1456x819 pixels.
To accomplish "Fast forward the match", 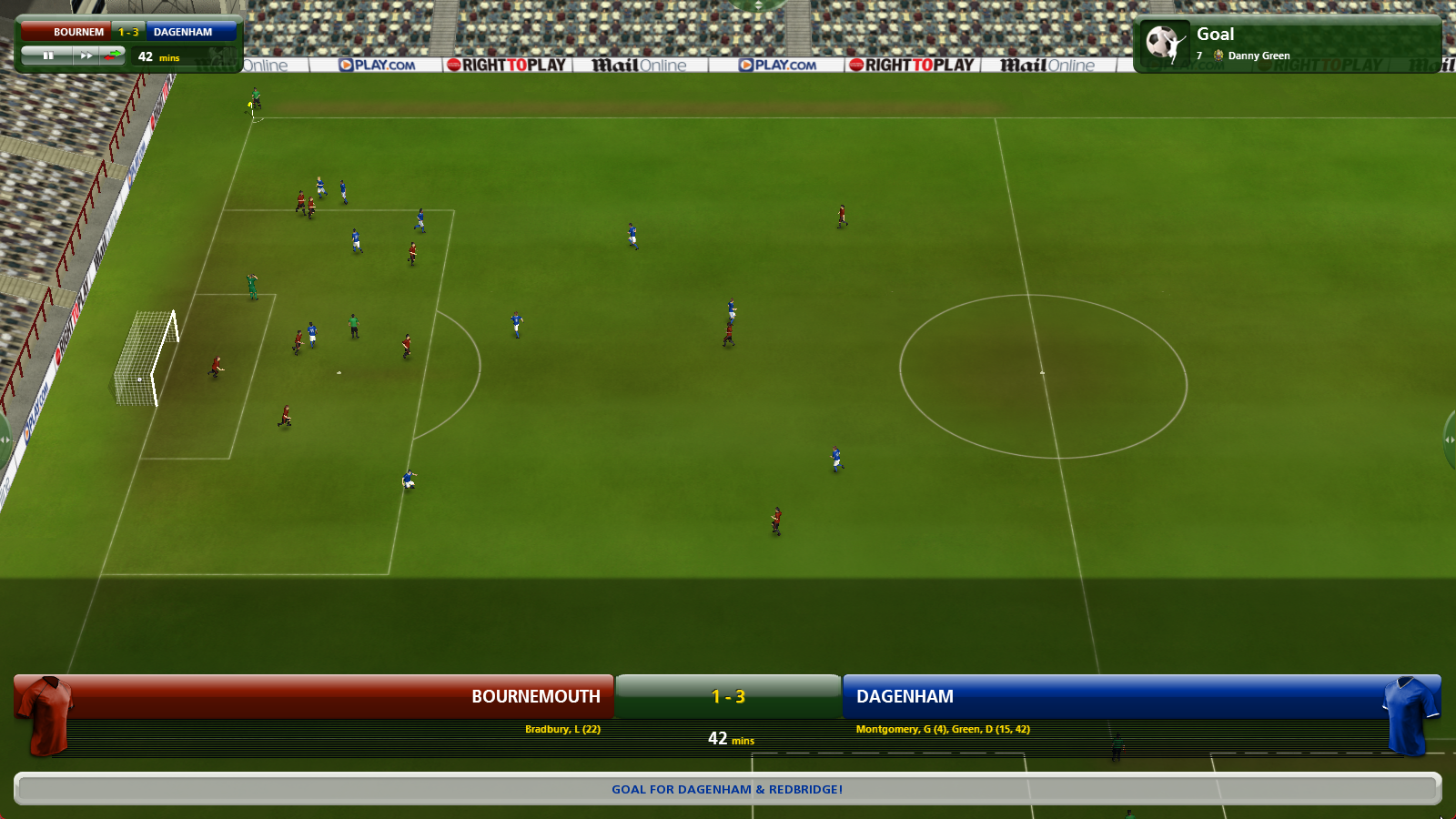I will 86,56.
